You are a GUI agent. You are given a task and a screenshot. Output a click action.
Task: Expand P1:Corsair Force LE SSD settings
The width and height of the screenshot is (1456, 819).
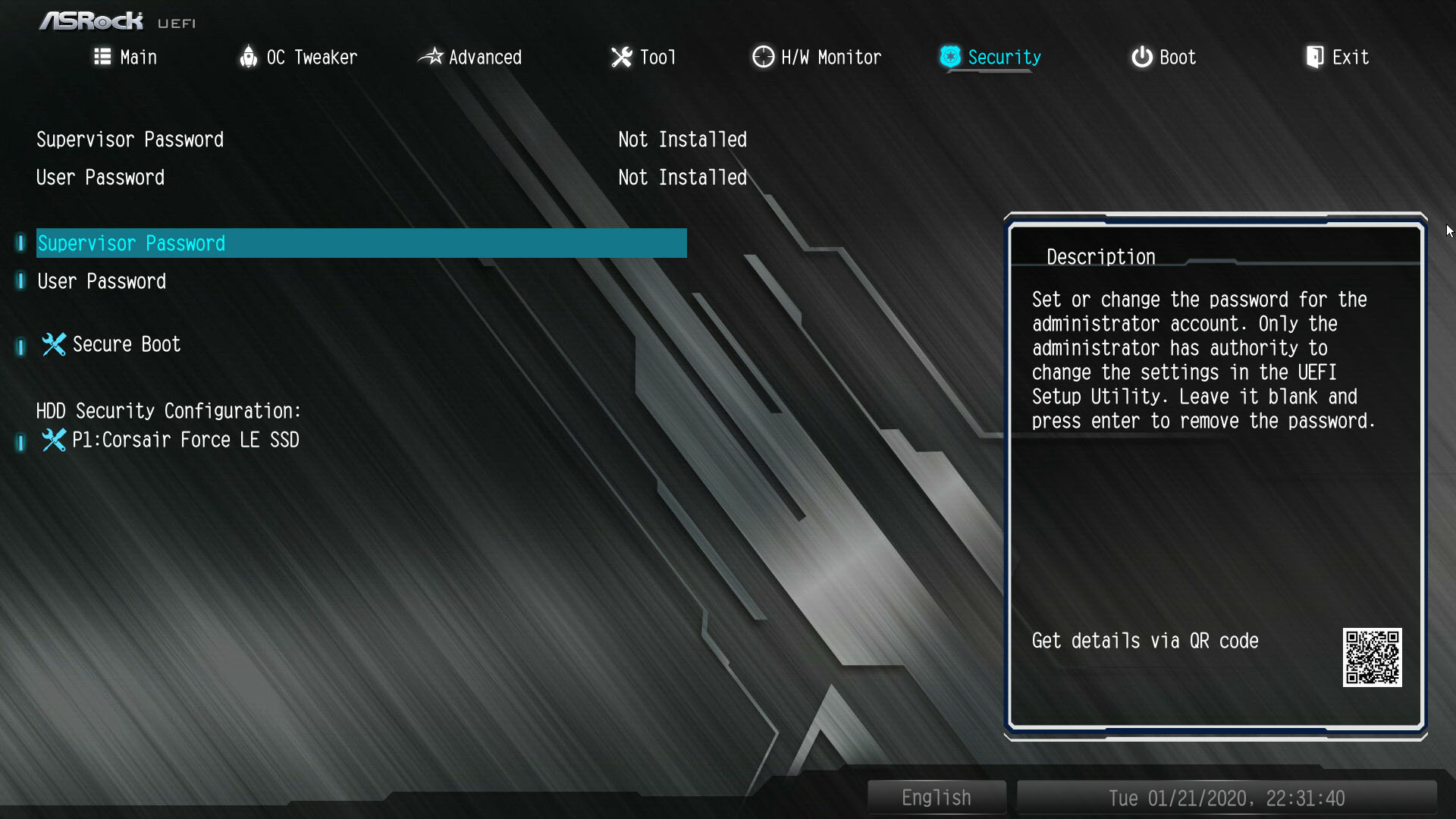tap(185, 440)
